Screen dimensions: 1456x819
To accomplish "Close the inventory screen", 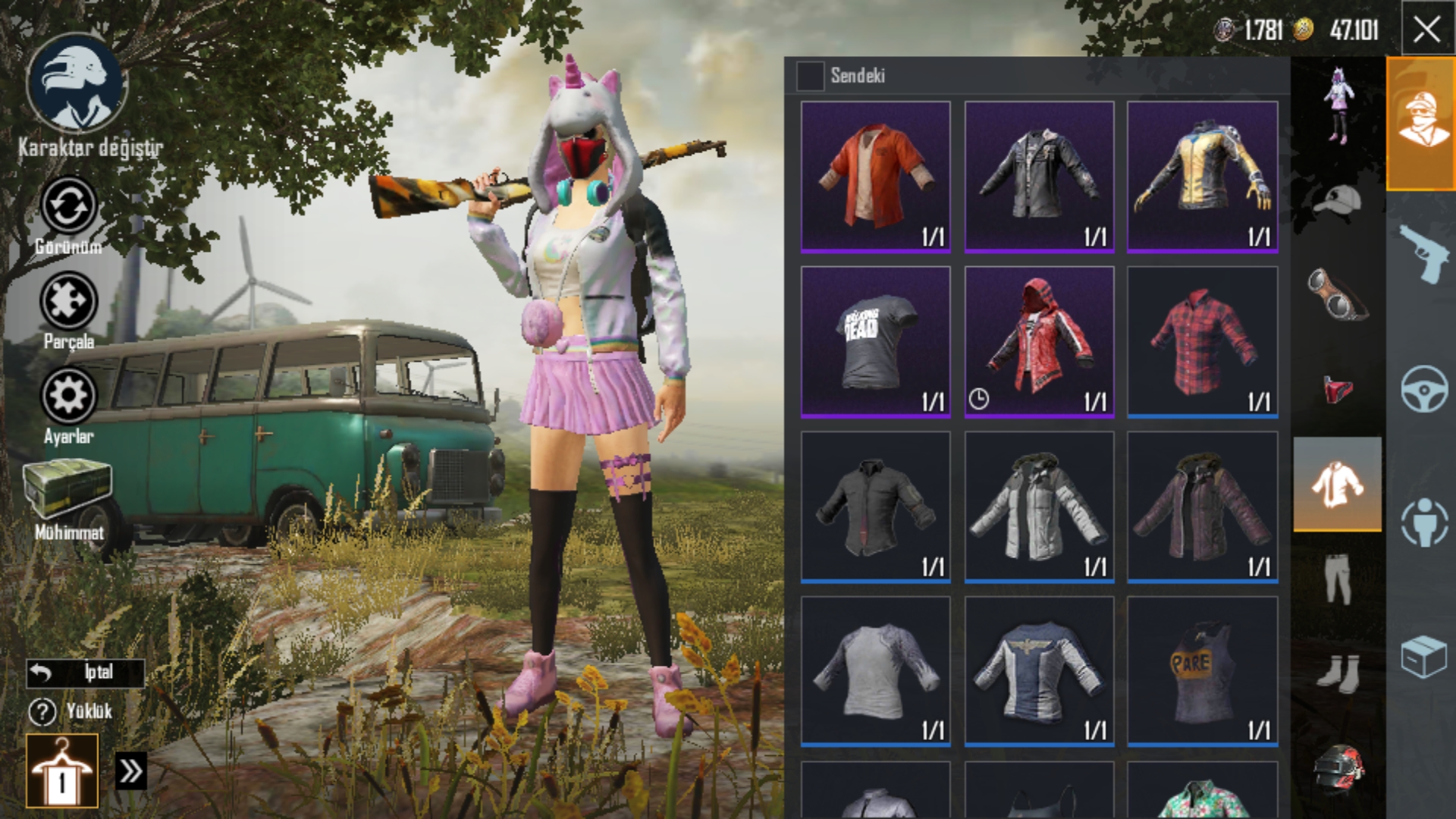I will point(1427,30).
